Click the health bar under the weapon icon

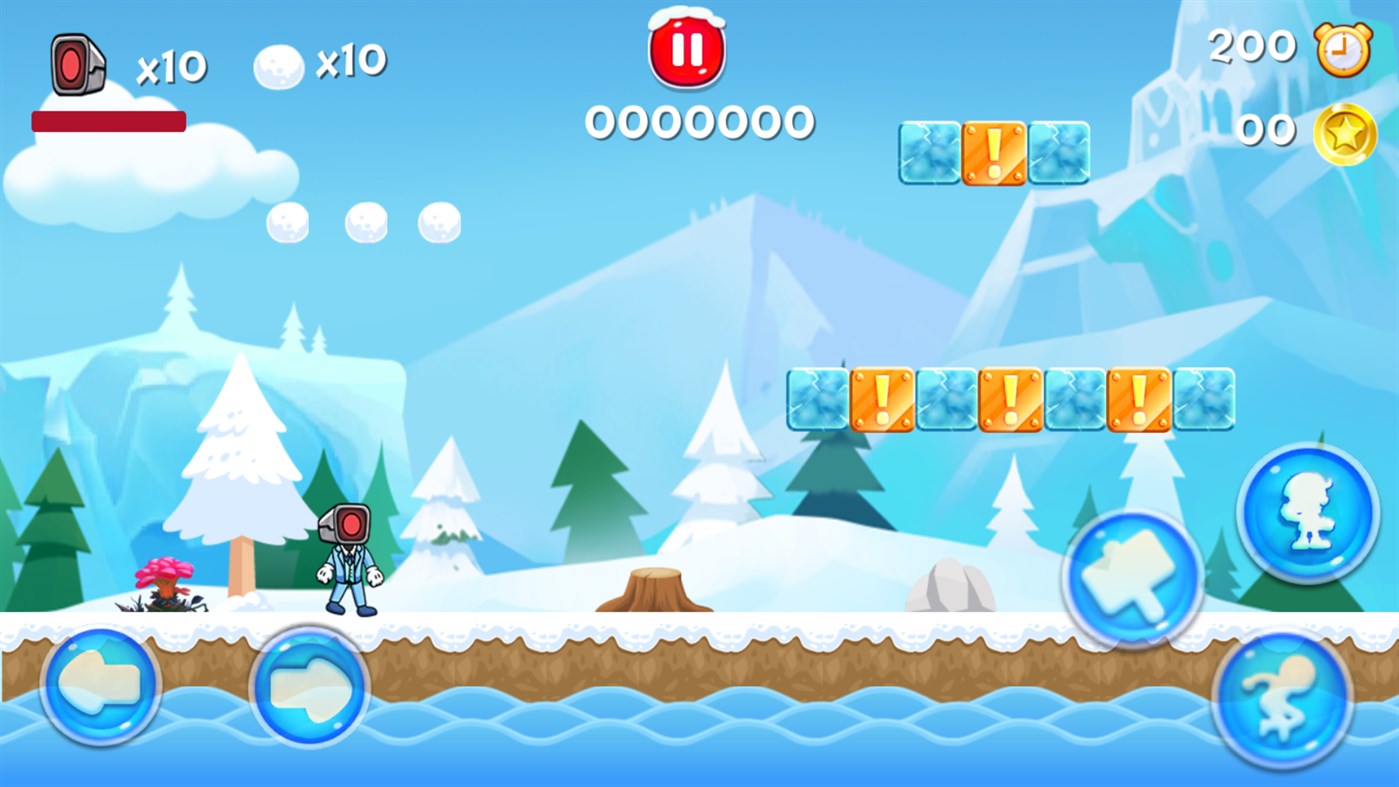108,120
